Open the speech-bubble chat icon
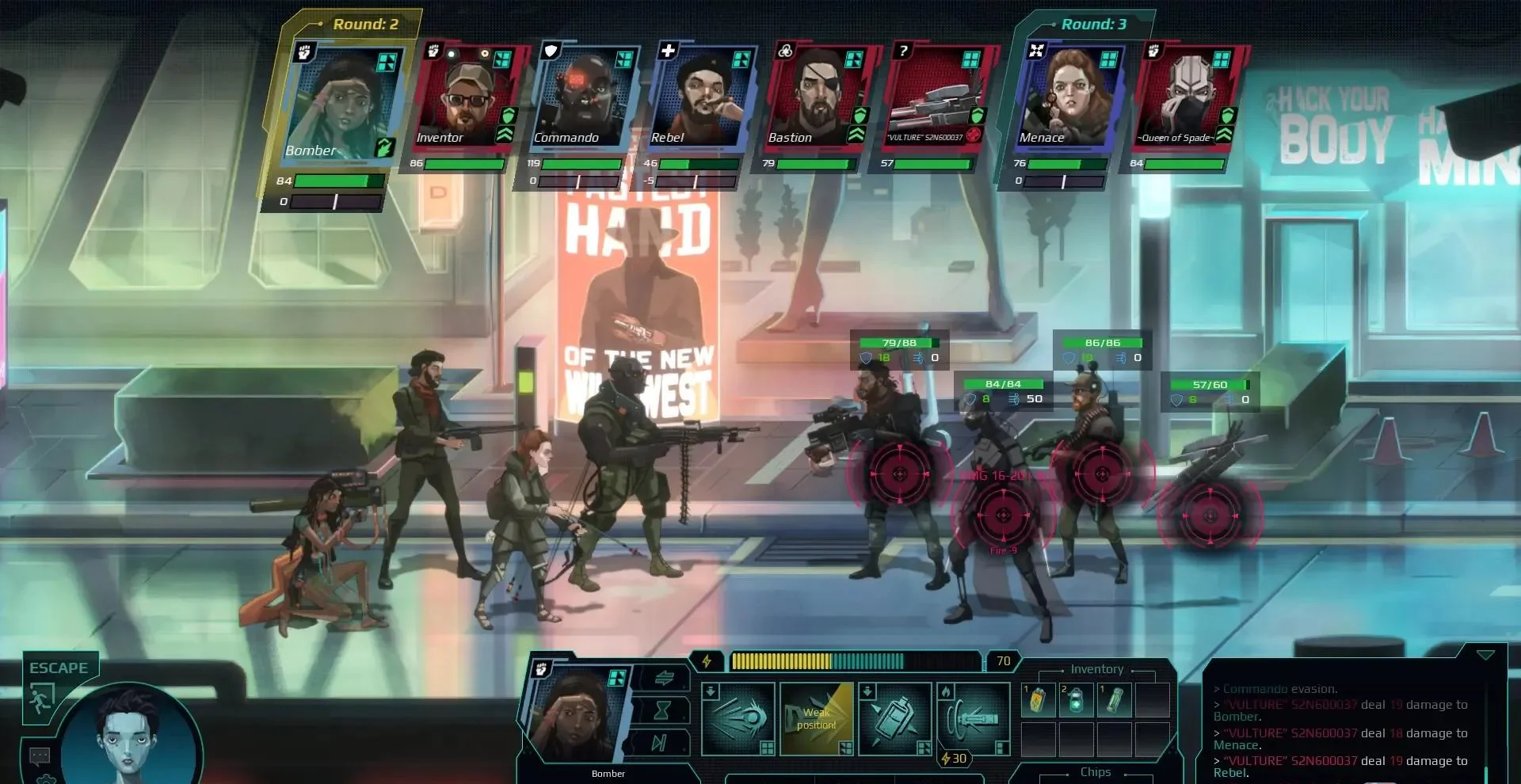Viewport: 1521px width, 784px height. coord(38,755)
